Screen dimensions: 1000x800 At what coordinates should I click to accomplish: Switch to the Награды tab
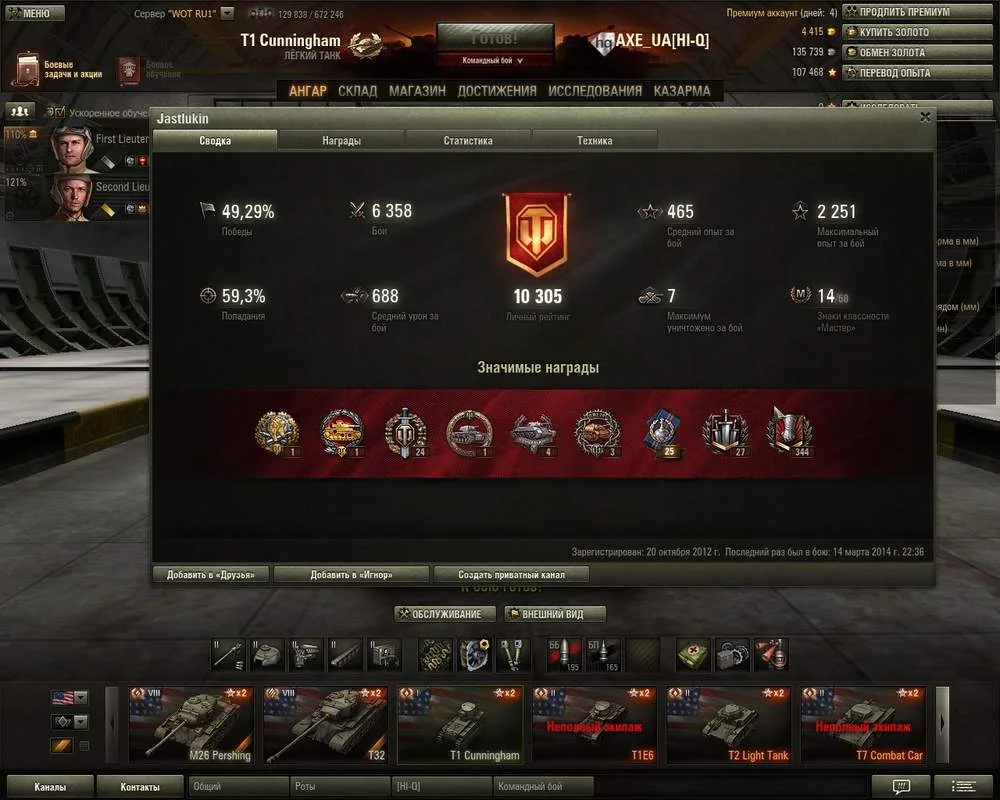[341, 141]
